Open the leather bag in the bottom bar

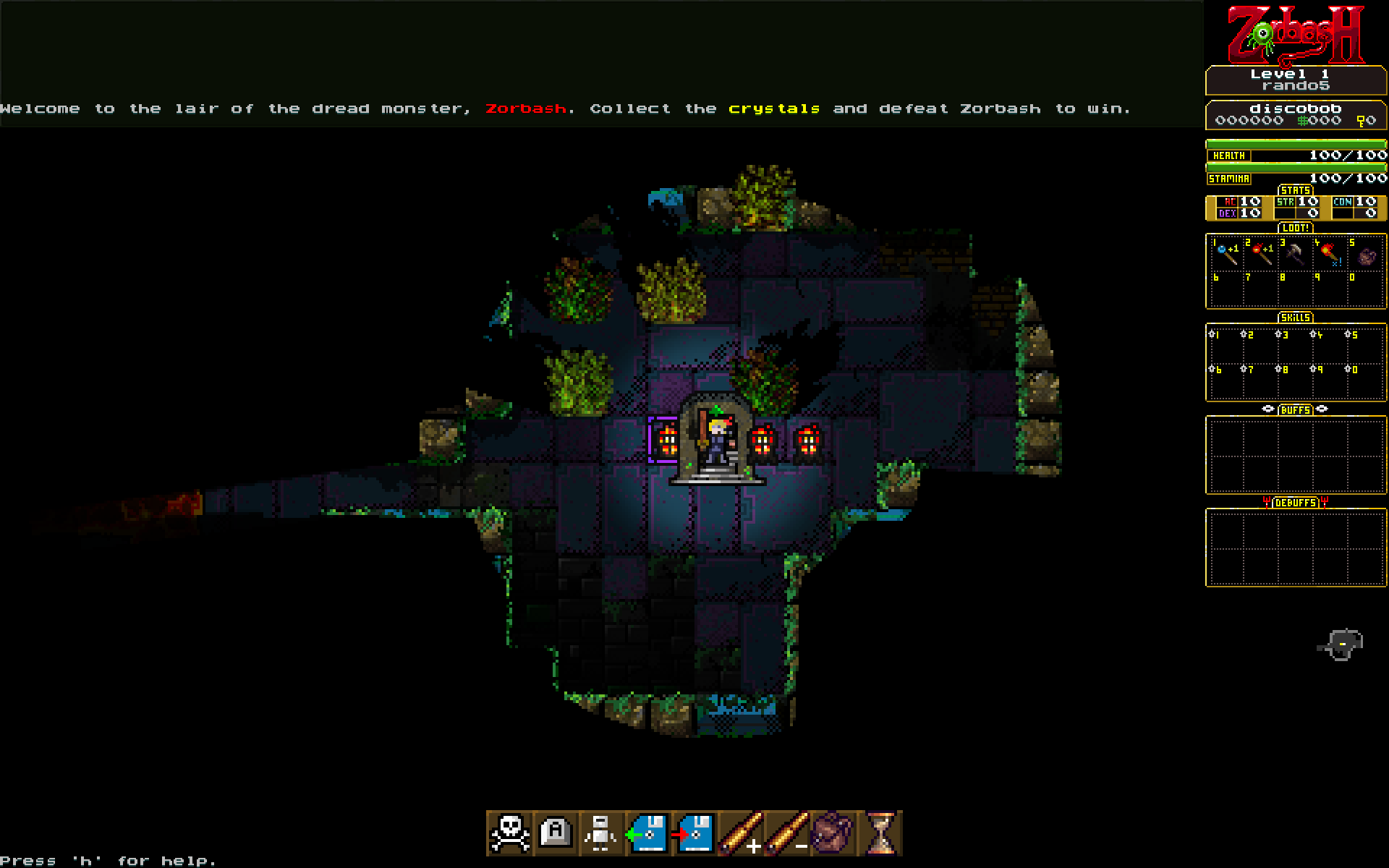(x=833, y=833)
